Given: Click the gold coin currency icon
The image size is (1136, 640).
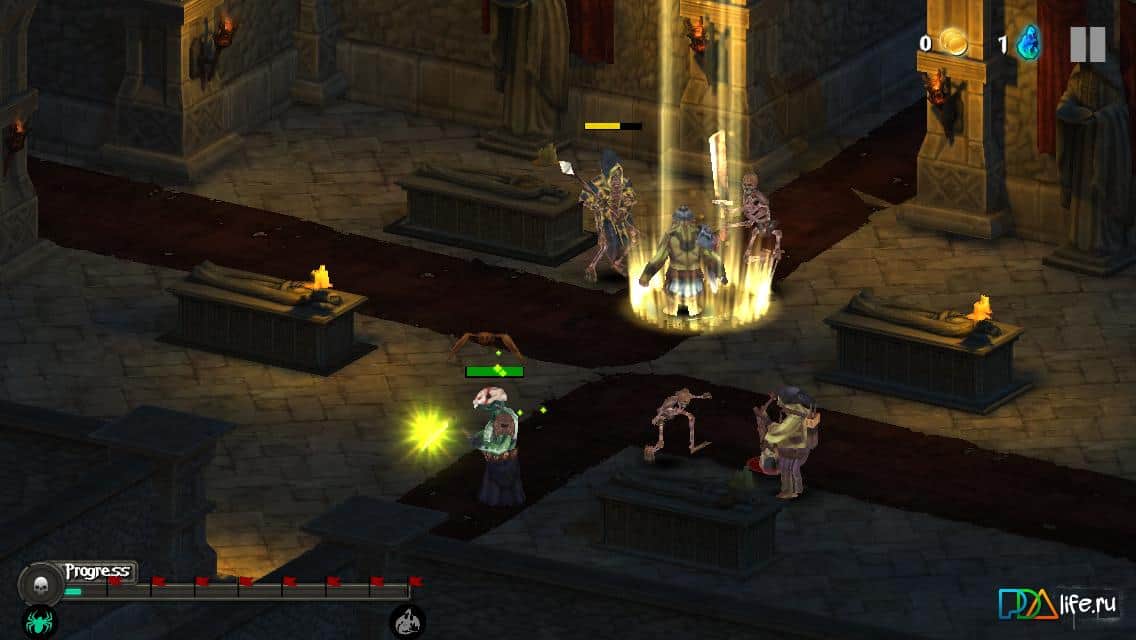Looking at the screenshot, I should (x=953, y=43).
